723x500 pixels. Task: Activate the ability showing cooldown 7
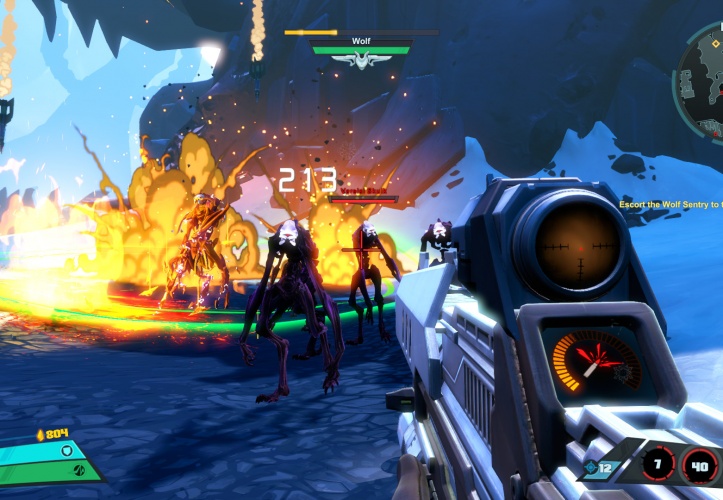click(x=658, y=464)
